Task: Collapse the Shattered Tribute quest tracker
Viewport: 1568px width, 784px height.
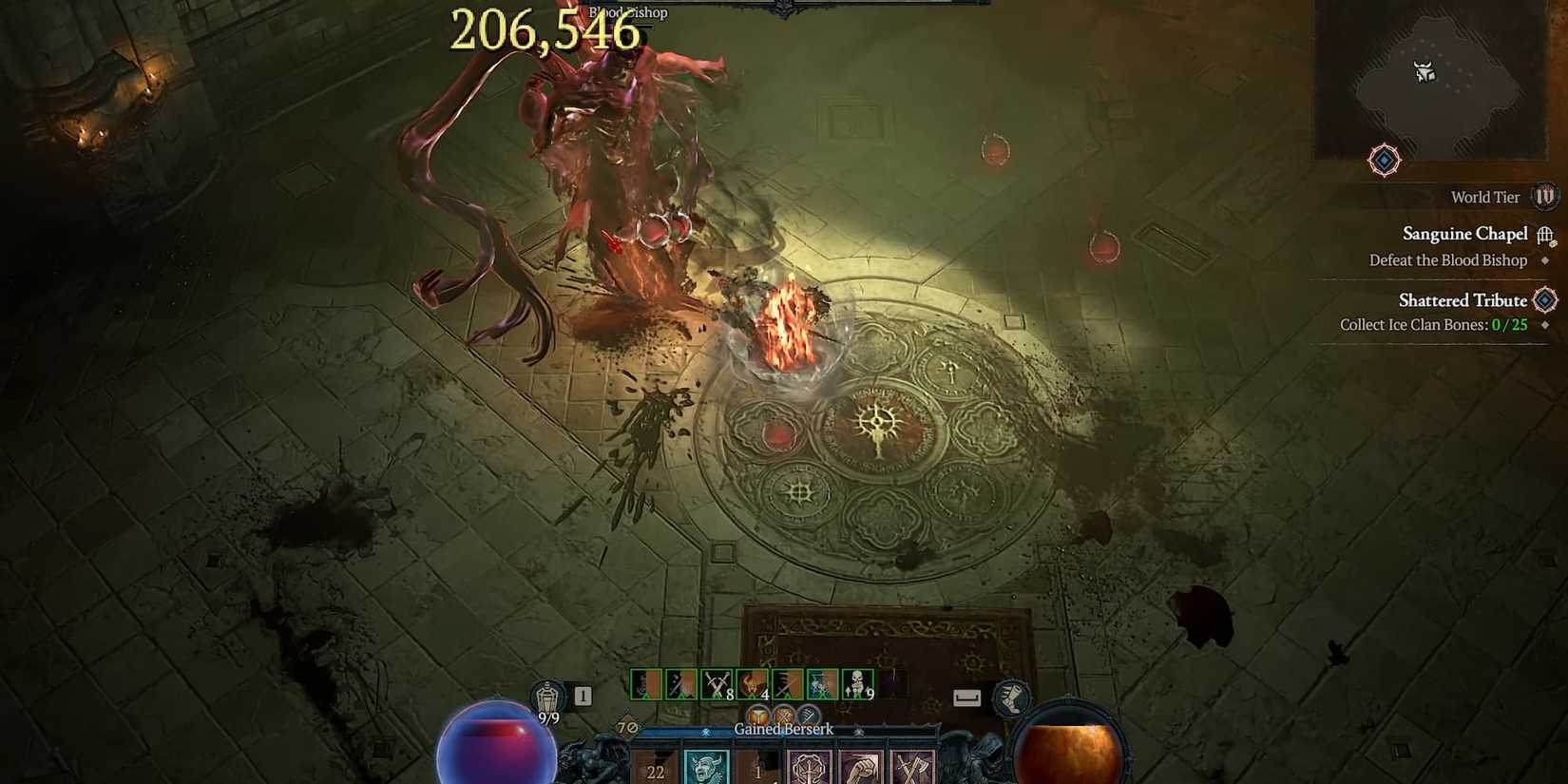Action: pyautogui.click(x=1463, y=299)
